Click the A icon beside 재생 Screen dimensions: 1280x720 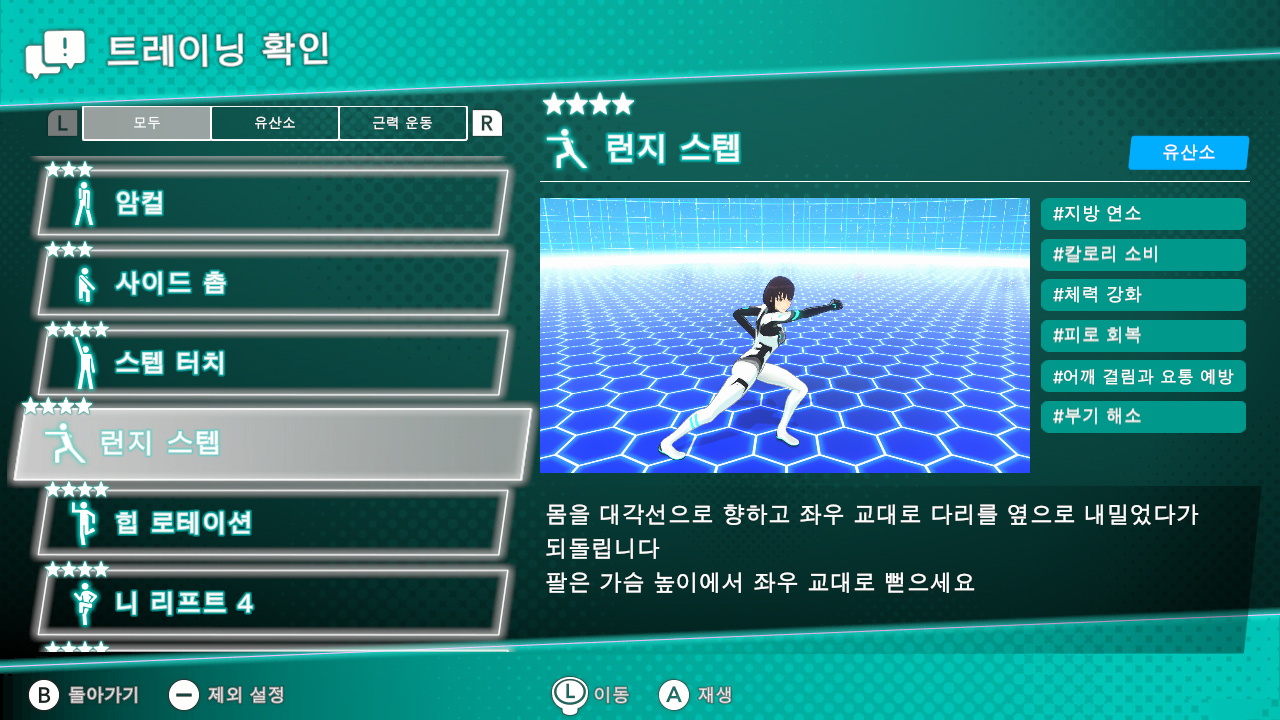pos(674,693)
